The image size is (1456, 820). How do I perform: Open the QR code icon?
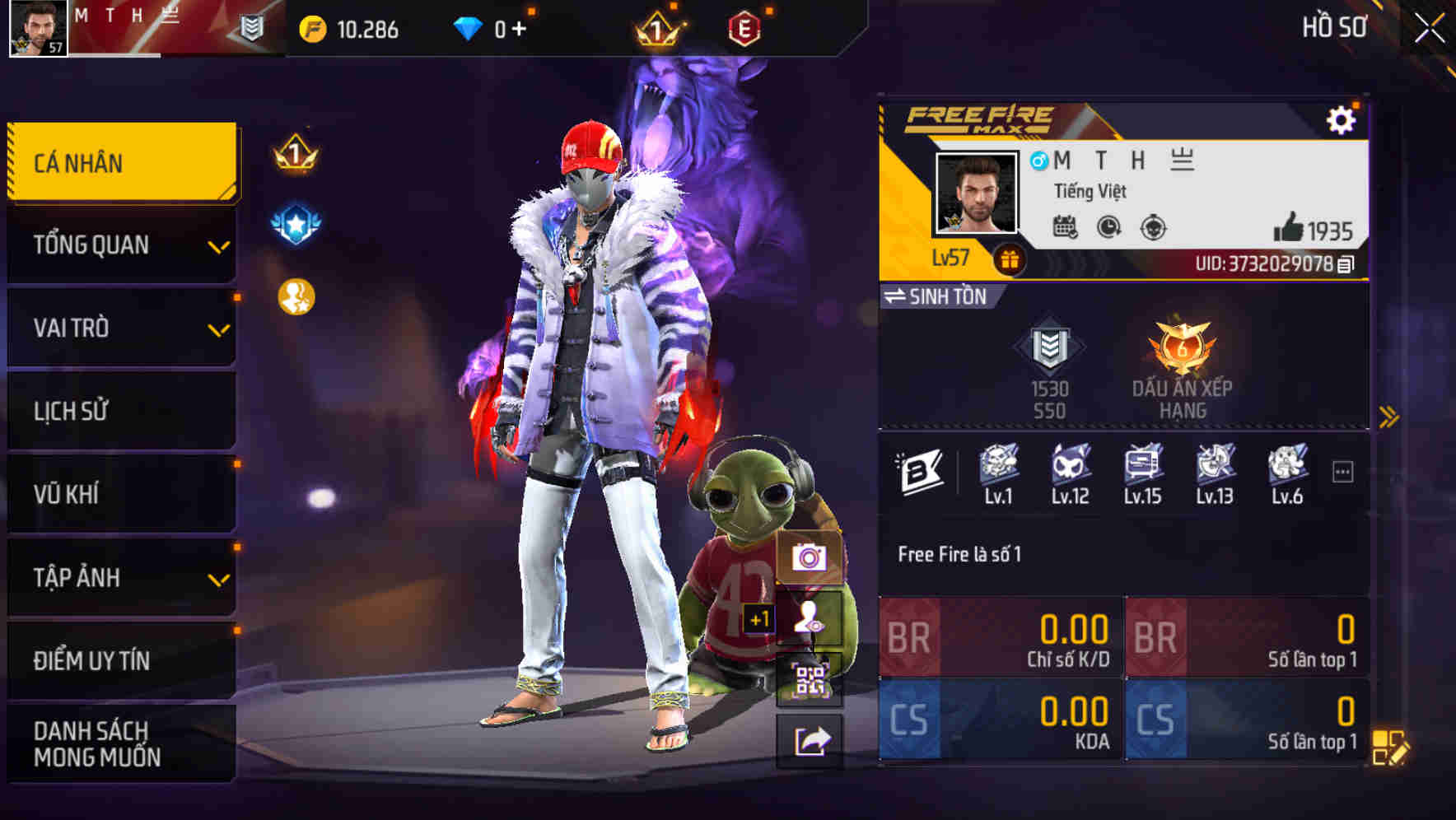tap(810, 678)
